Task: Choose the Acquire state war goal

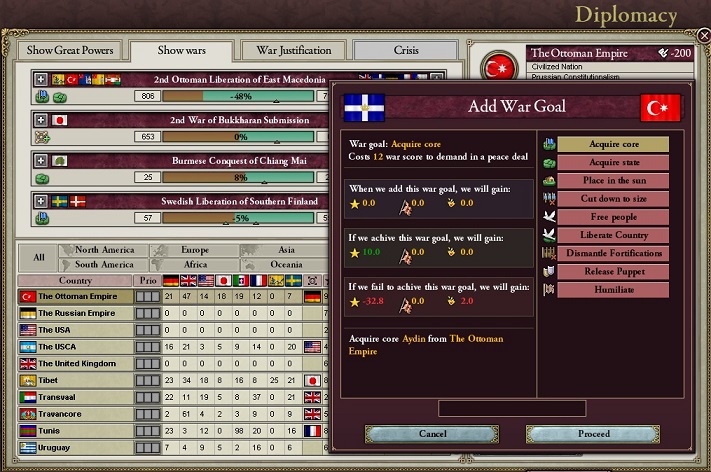Action: (612, 162)
